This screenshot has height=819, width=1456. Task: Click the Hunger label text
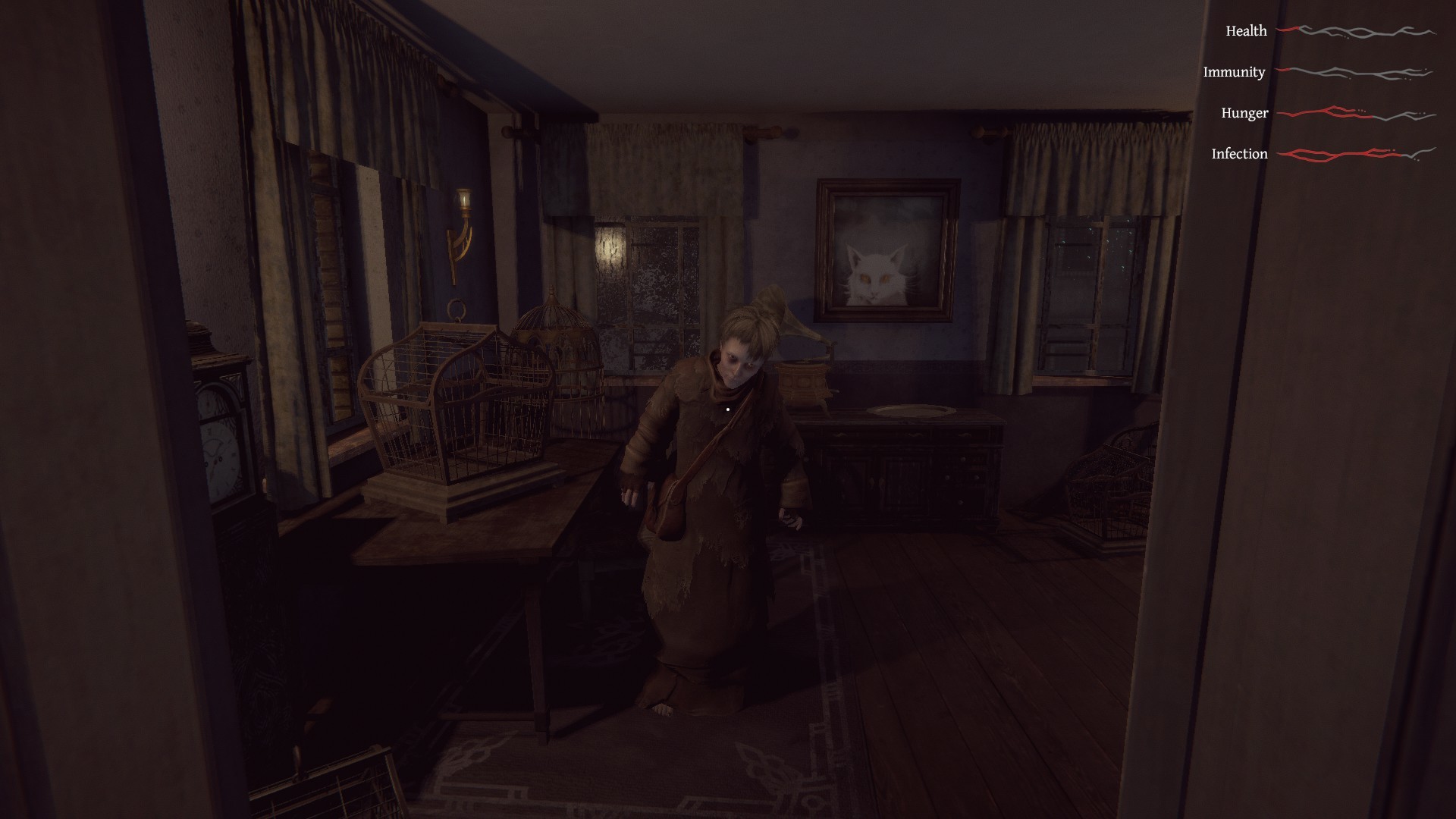click(1244, 113)
